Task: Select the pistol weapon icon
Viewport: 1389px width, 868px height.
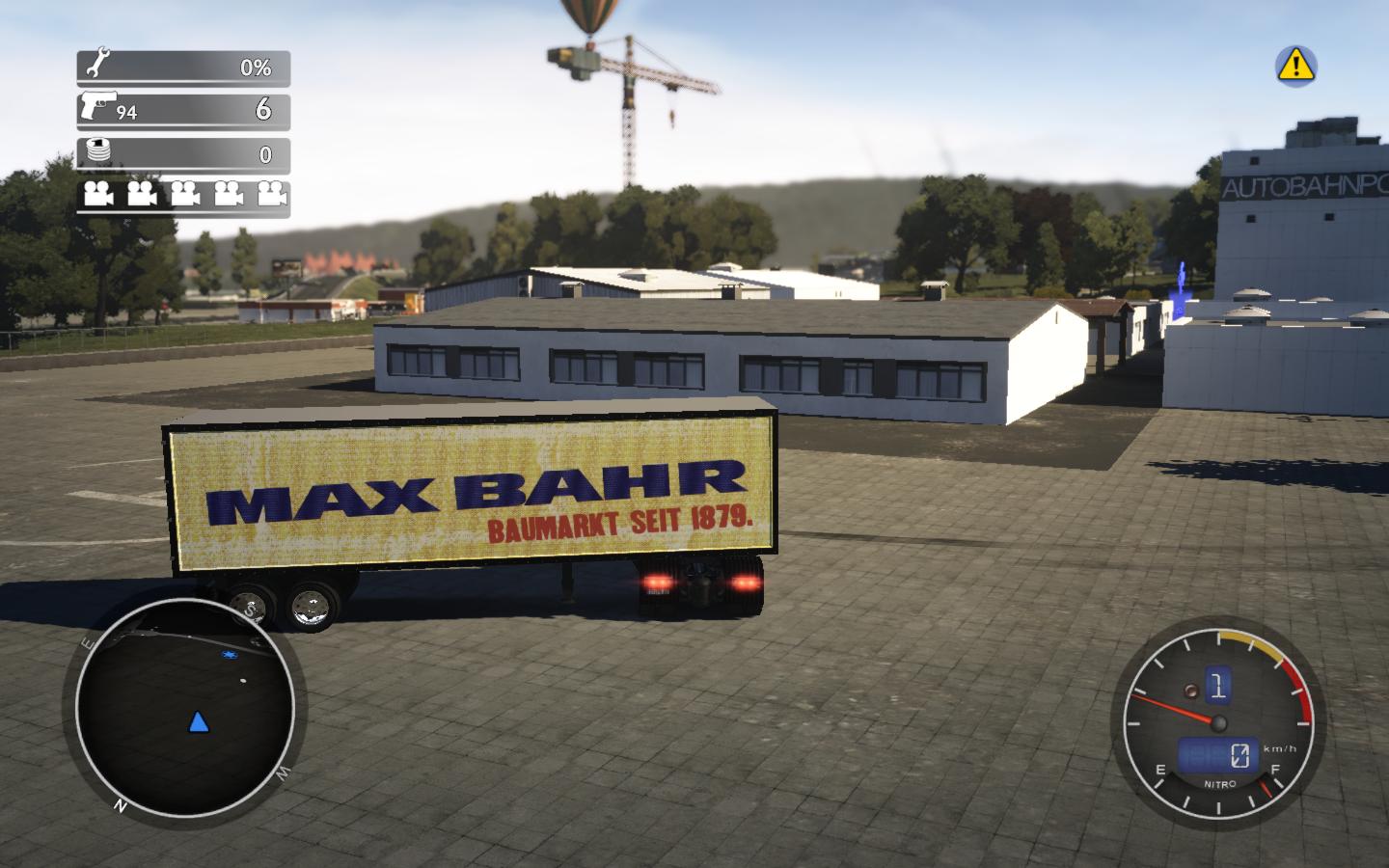Action: [96, 104]
